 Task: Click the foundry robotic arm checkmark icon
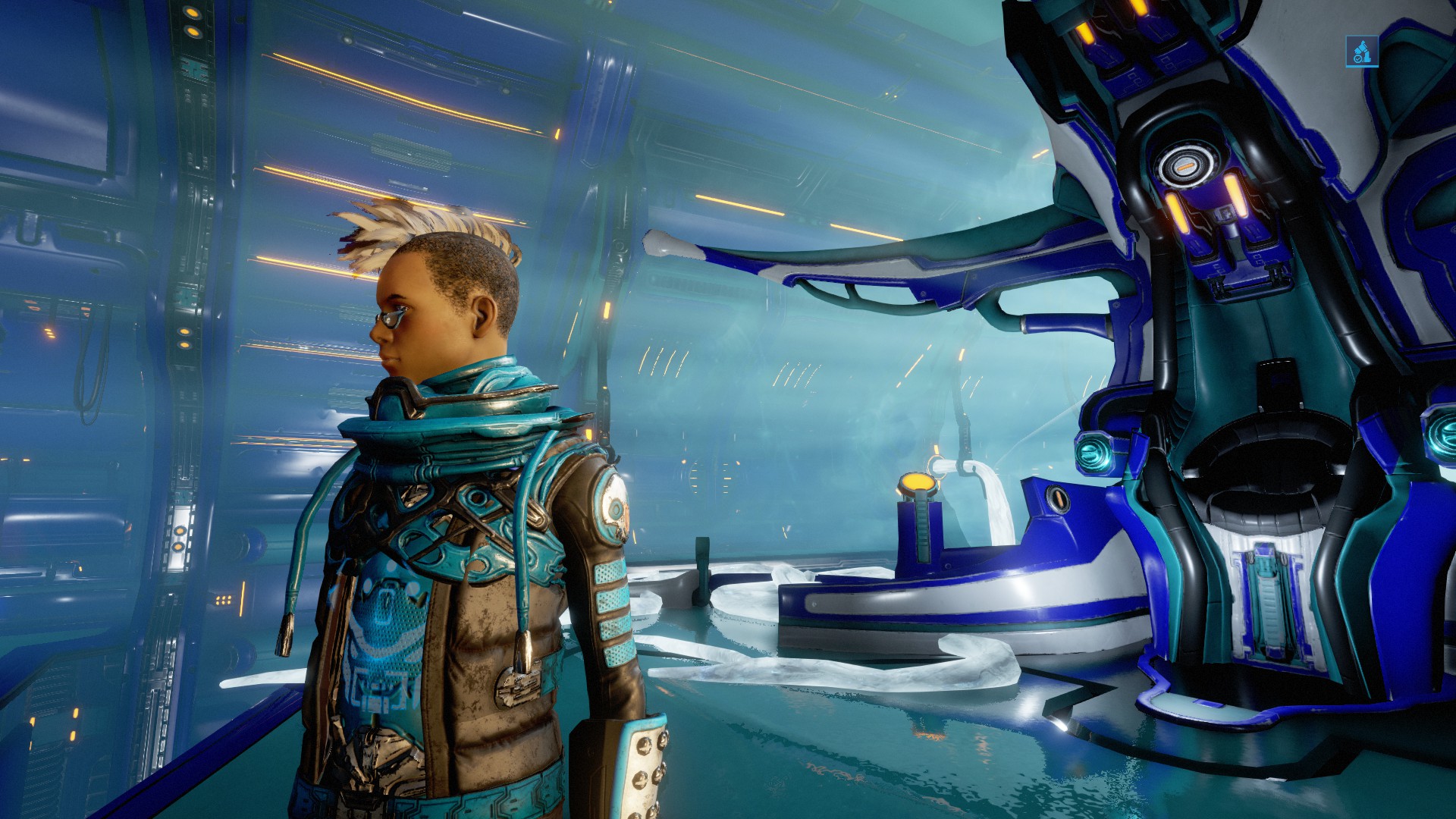coord(1361,52)
